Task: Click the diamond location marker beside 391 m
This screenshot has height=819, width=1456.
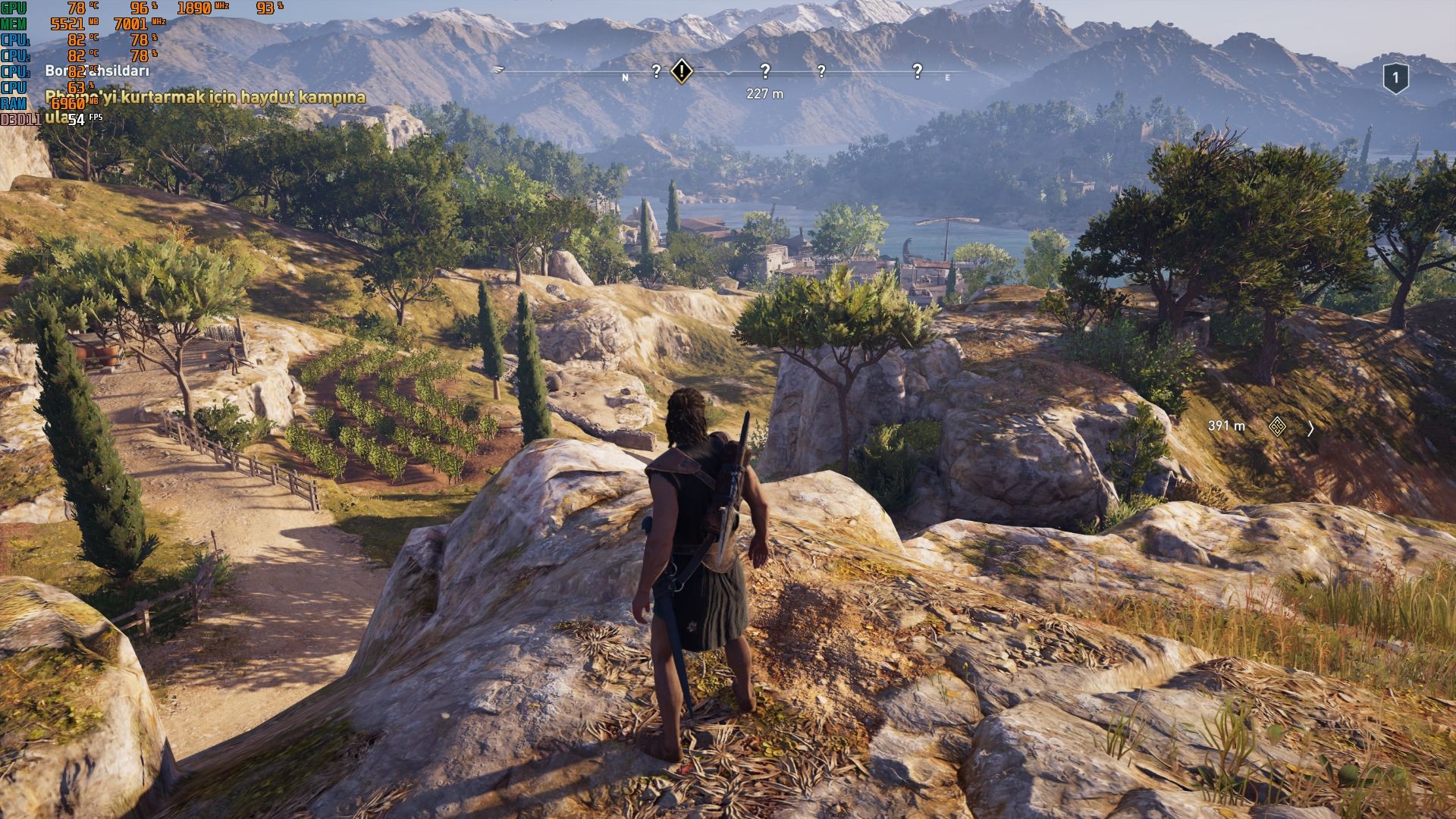Action: pyautogui.click(x=1277, y=427)
